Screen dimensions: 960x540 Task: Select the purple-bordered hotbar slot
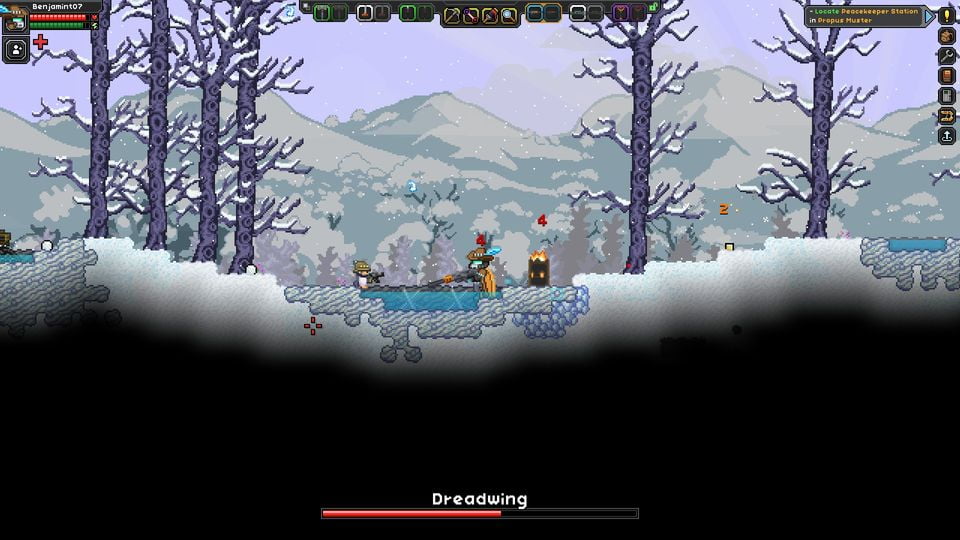point(620,14)
